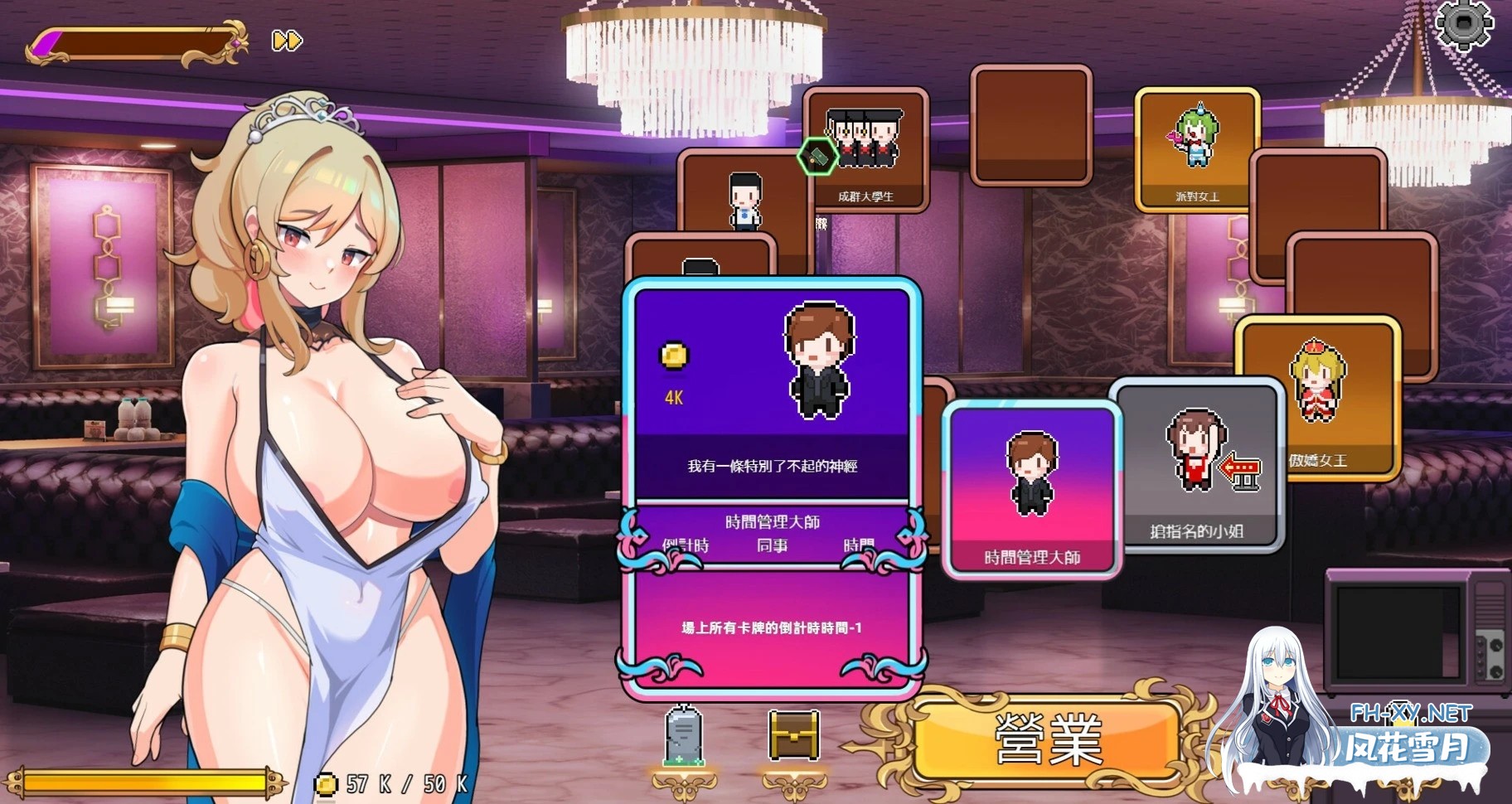Click the gravestone icon below the card
The image size is (1512, 804).
(685, 739)
